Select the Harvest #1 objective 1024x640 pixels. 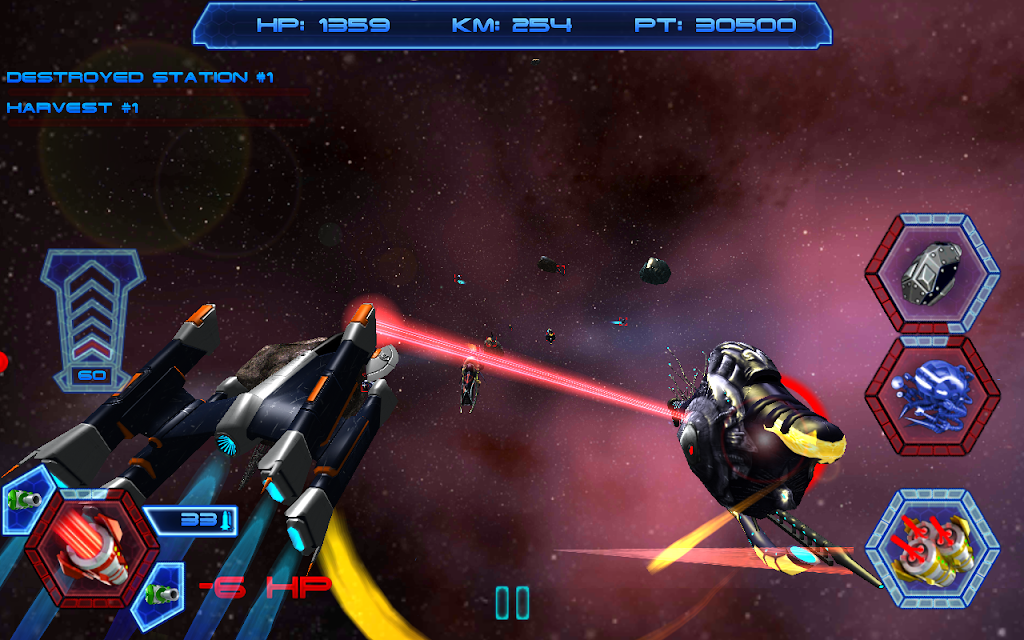(x=72, y=108)
